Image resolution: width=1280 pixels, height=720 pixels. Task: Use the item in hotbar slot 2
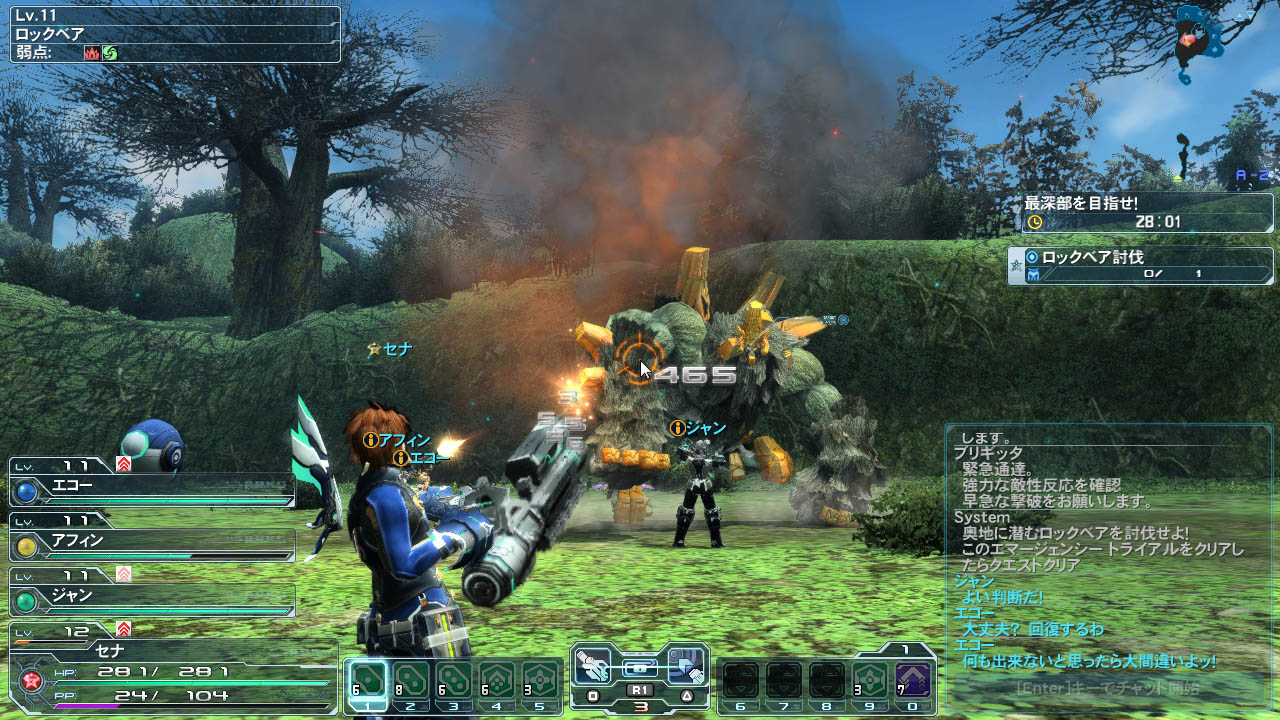click(x=412, y=681)
